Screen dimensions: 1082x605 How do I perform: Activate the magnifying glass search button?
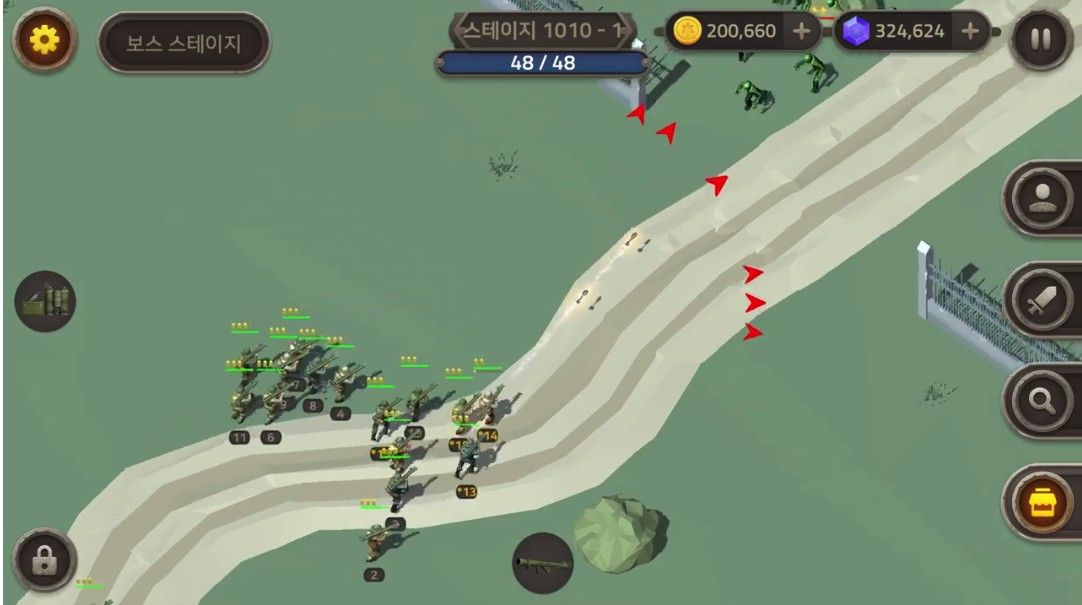point(1044,400)
